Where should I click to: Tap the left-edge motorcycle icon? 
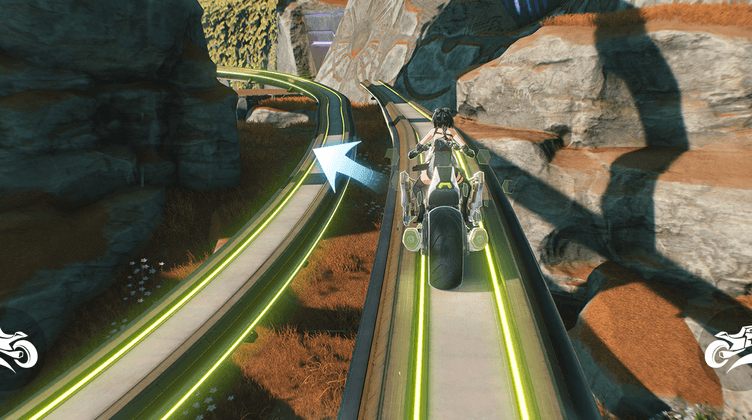[x=17, y=350]
